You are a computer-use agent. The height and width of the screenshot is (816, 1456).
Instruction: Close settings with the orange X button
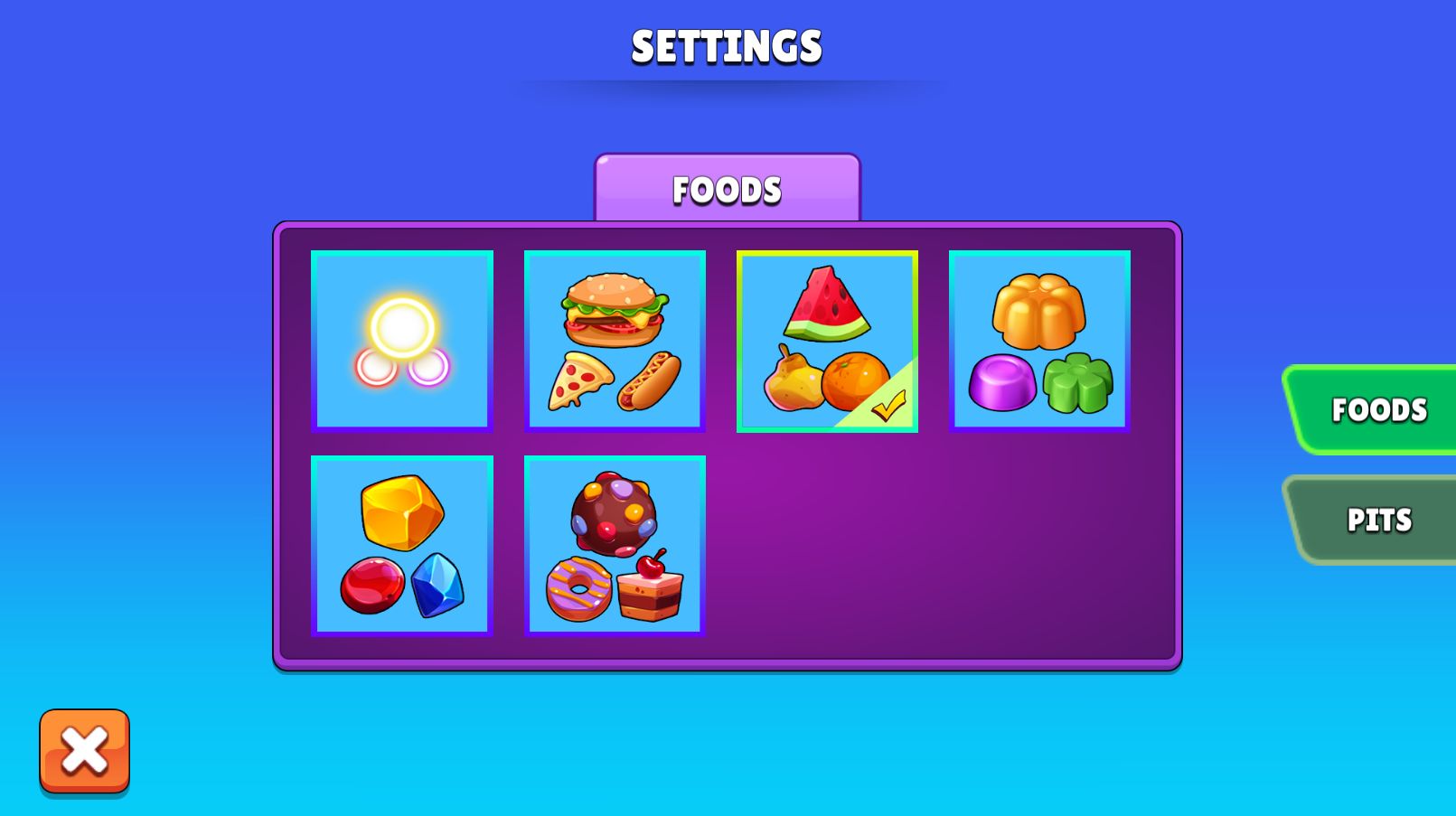point(84,751)
